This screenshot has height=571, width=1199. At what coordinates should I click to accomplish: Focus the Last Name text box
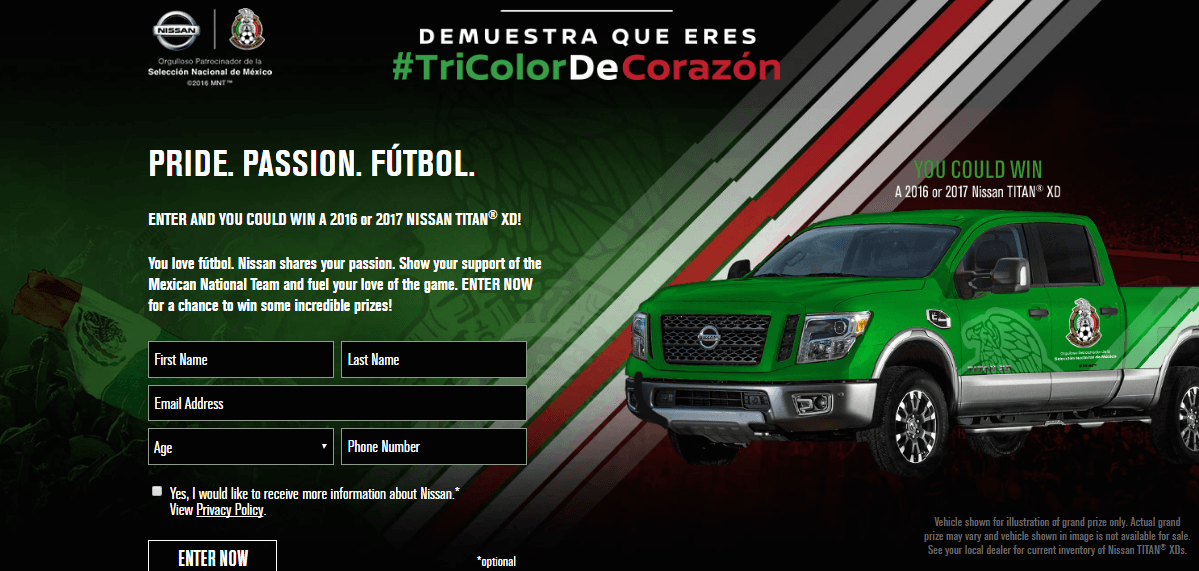pyautogui.click(x=433, y=360)
